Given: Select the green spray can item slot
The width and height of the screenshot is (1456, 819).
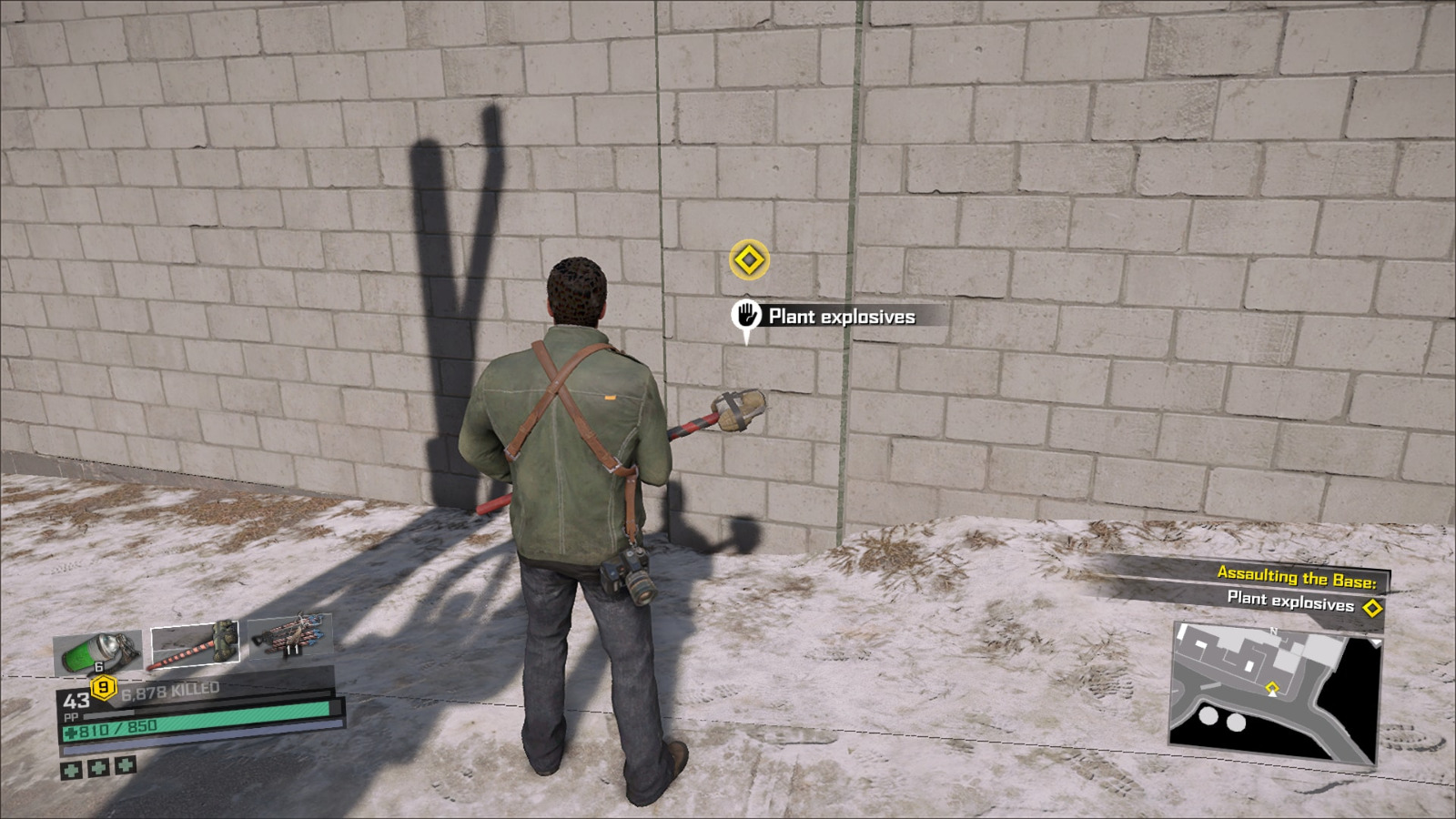Looking at the screenshot, I should 97,650.
